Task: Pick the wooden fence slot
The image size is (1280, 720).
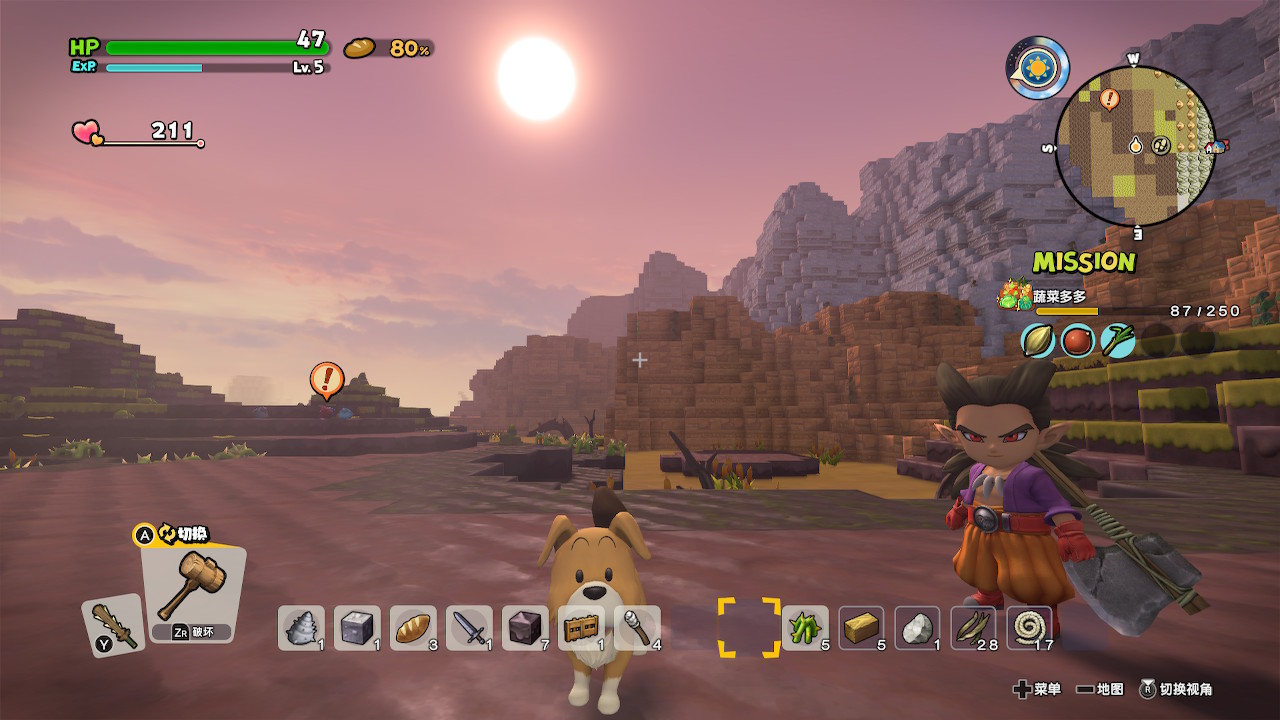Action: pyautogui.click(x=581, y=628)
